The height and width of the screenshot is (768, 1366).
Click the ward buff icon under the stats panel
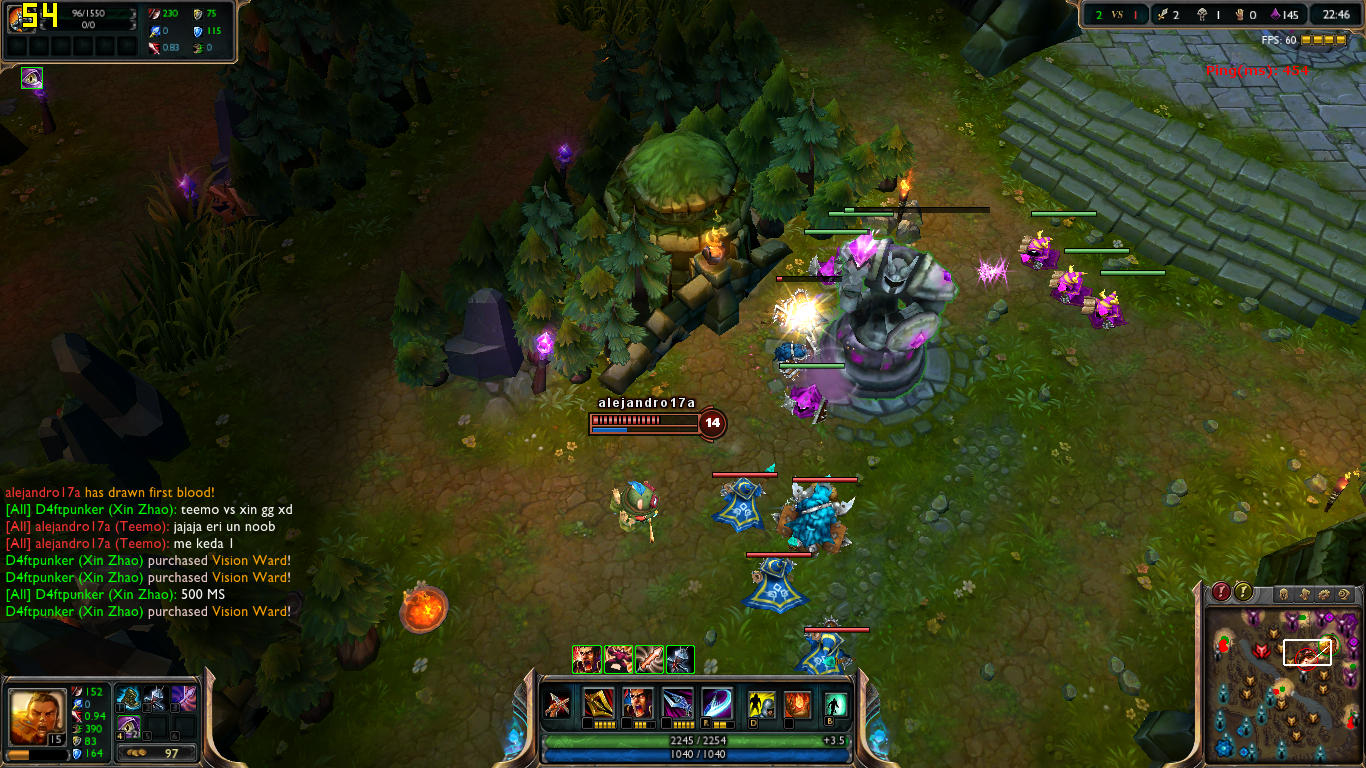click(32, 78)
